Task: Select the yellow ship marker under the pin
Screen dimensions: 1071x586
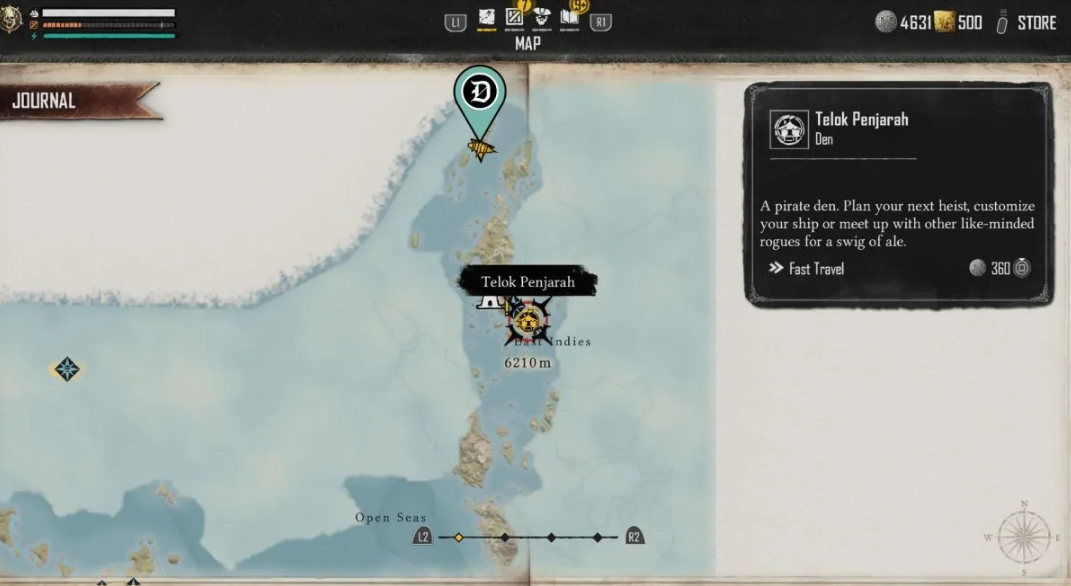Action: 481,149
